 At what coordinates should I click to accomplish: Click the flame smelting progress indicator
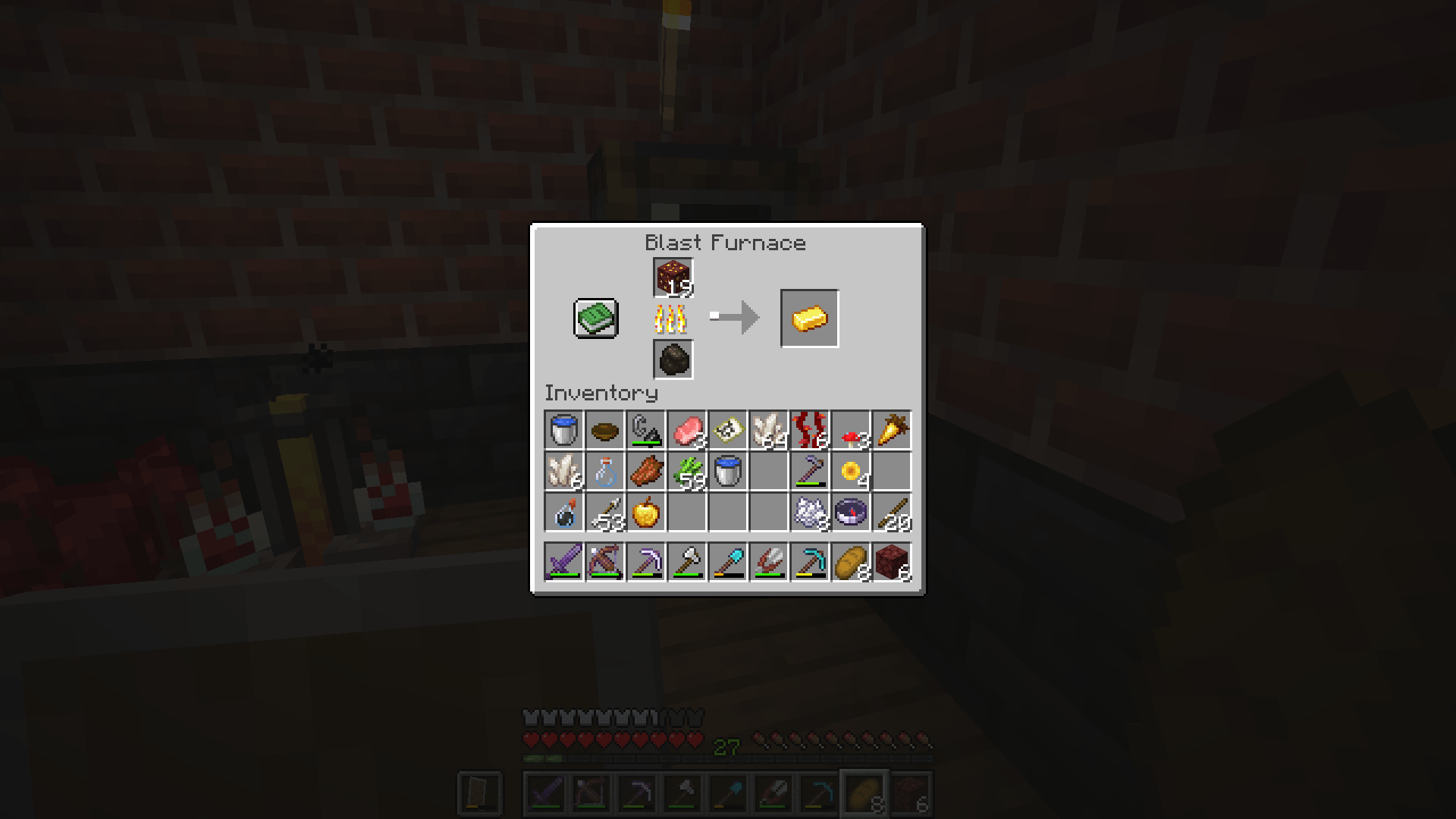click(672, 318)
